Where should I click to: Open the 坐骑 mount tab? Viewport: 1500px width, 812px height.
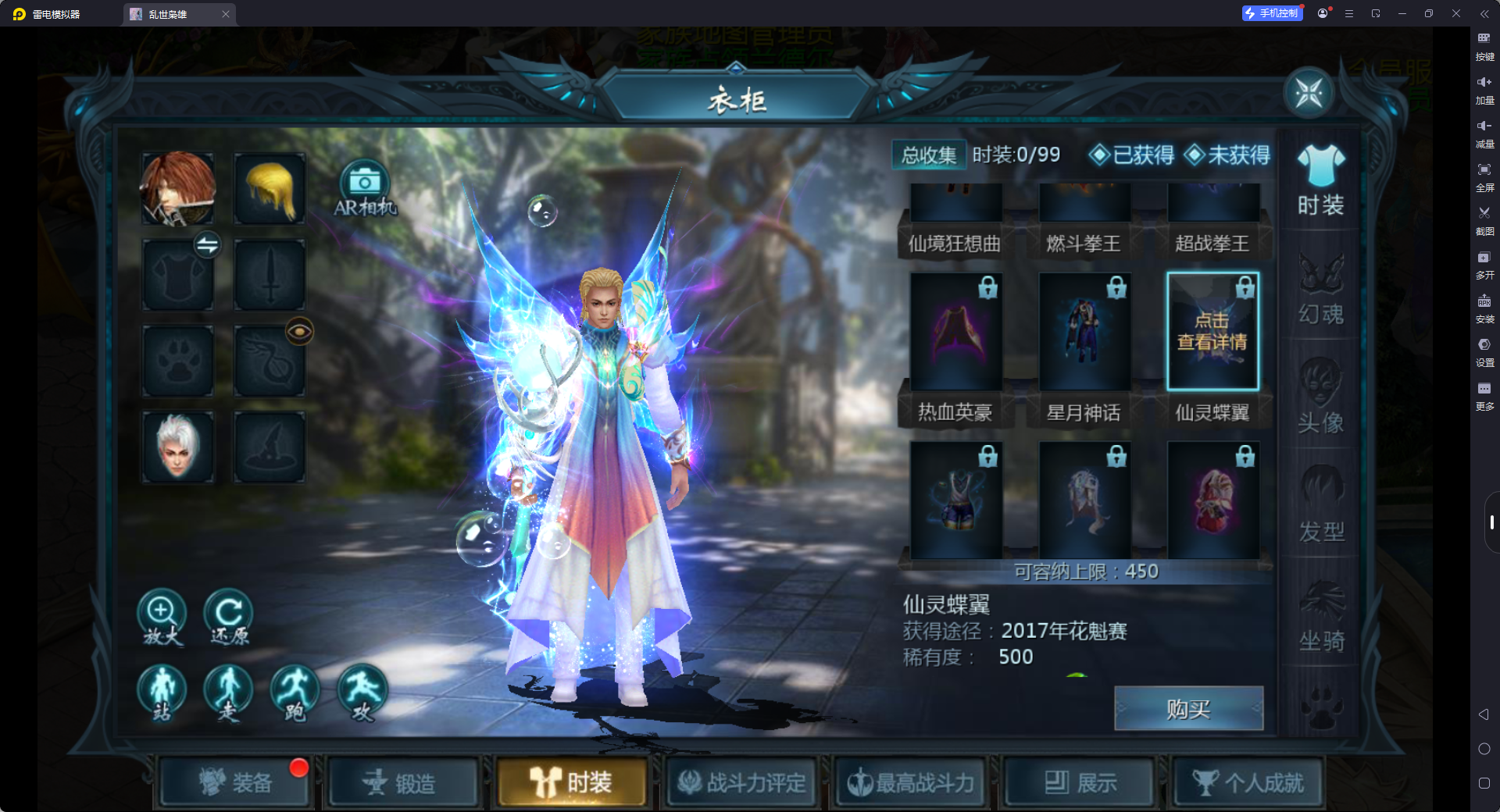click(1321, 618)
